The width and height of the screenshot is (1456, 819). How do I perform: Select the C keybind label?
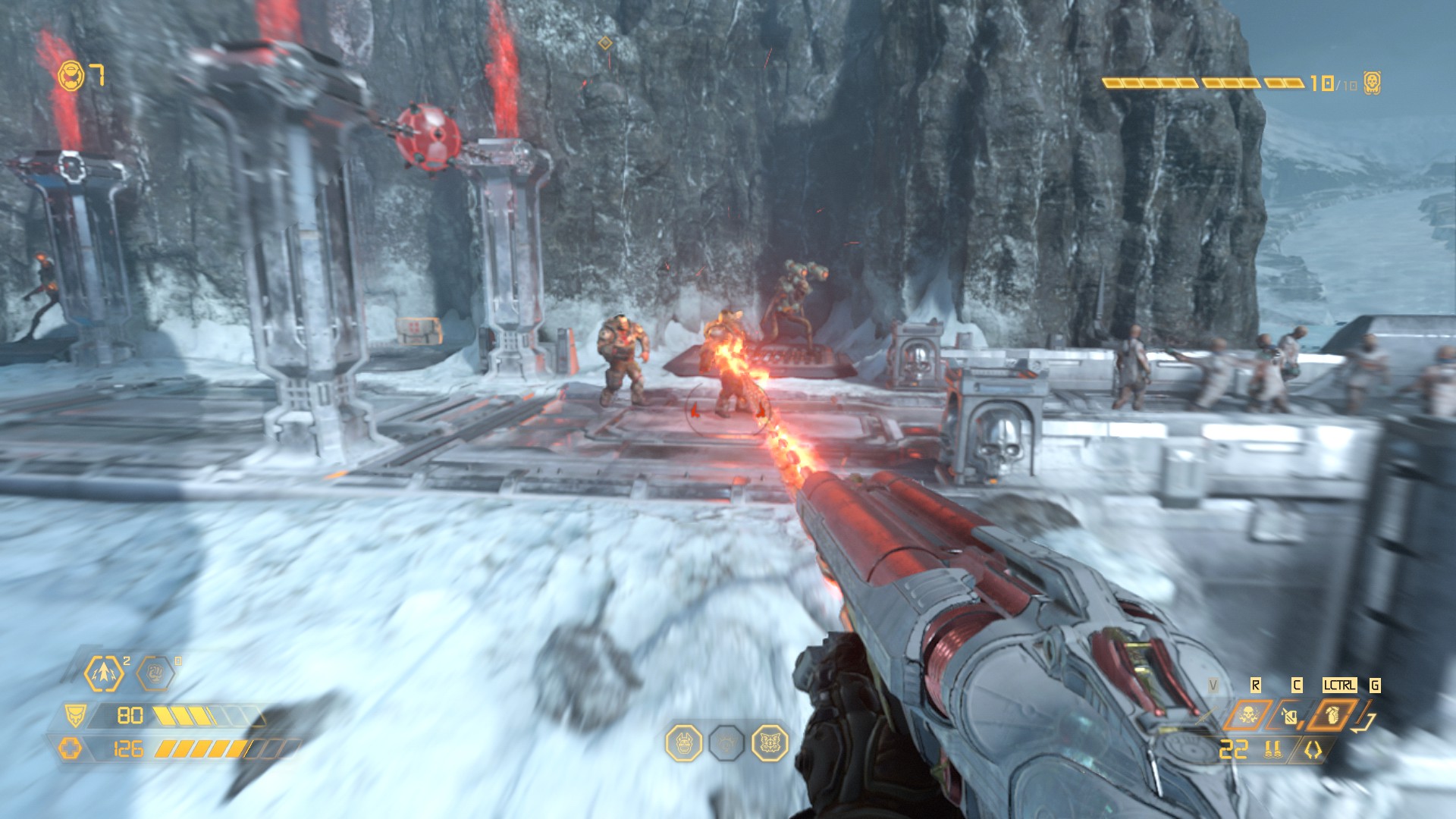(1296, 686)
